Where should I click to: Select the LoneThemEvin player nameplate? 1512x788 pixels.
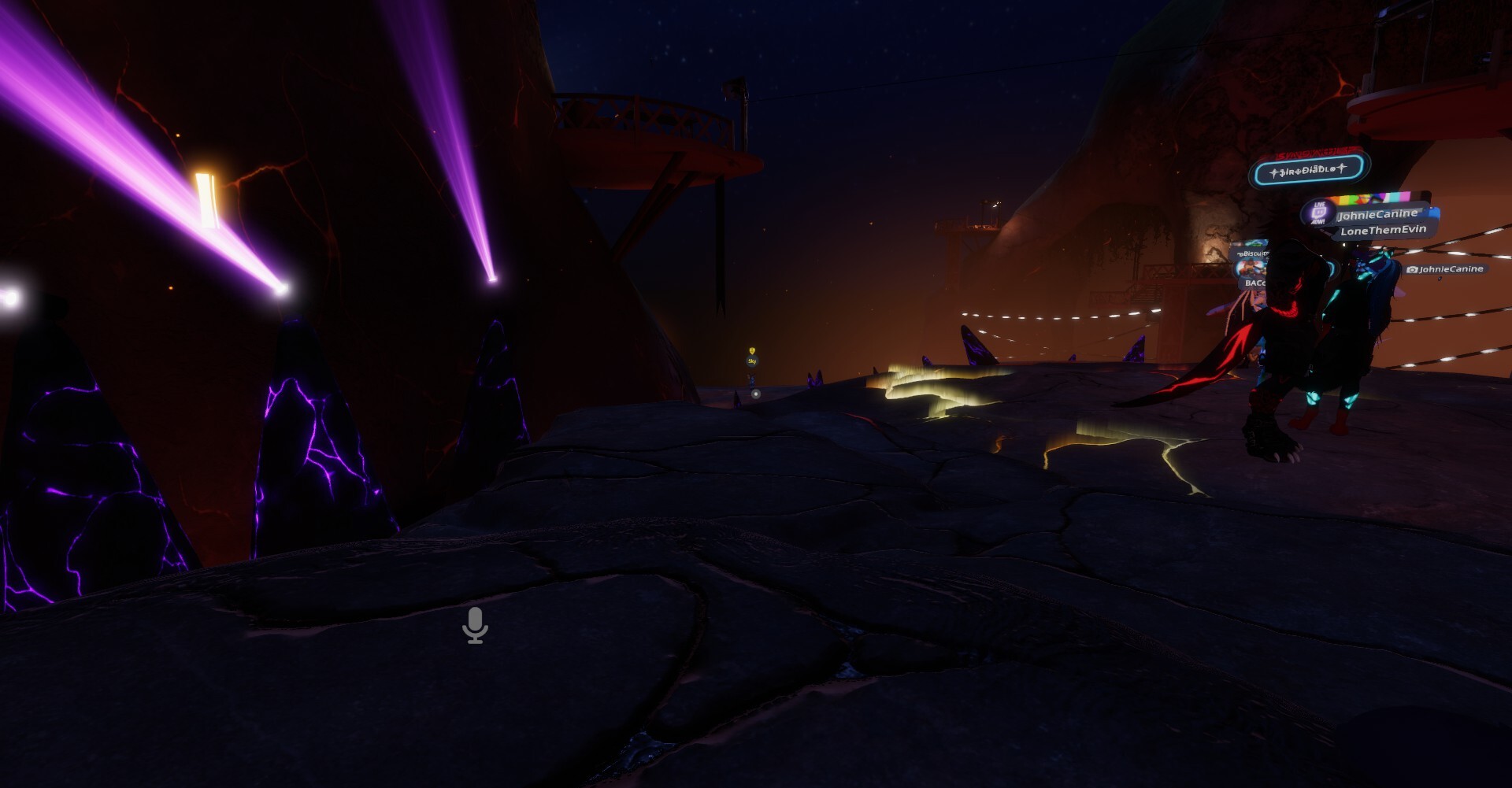(x=1383, y=231)
